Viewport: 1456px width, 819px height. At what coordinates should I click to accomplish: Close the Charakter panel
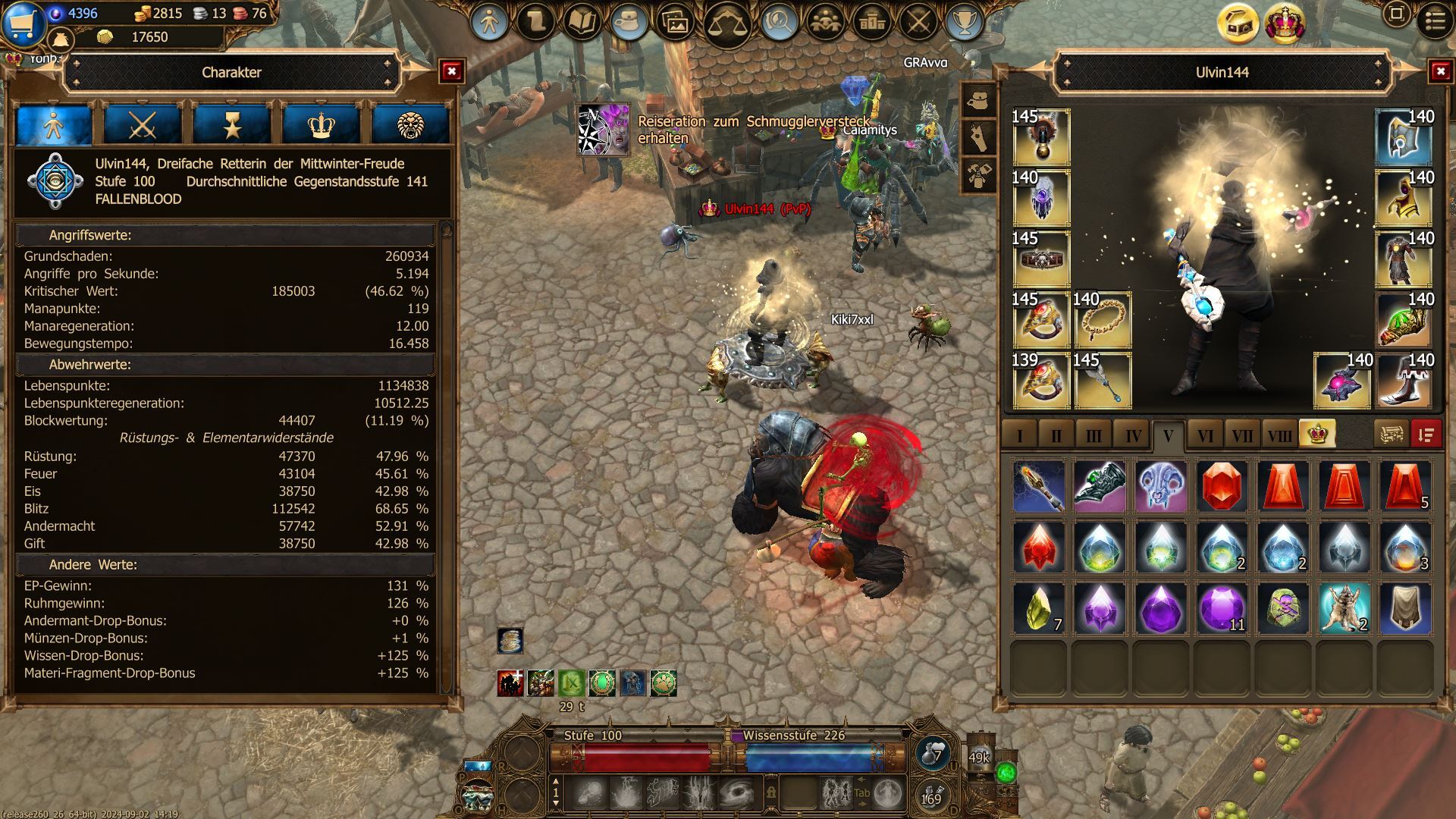[x=451, y=72]
